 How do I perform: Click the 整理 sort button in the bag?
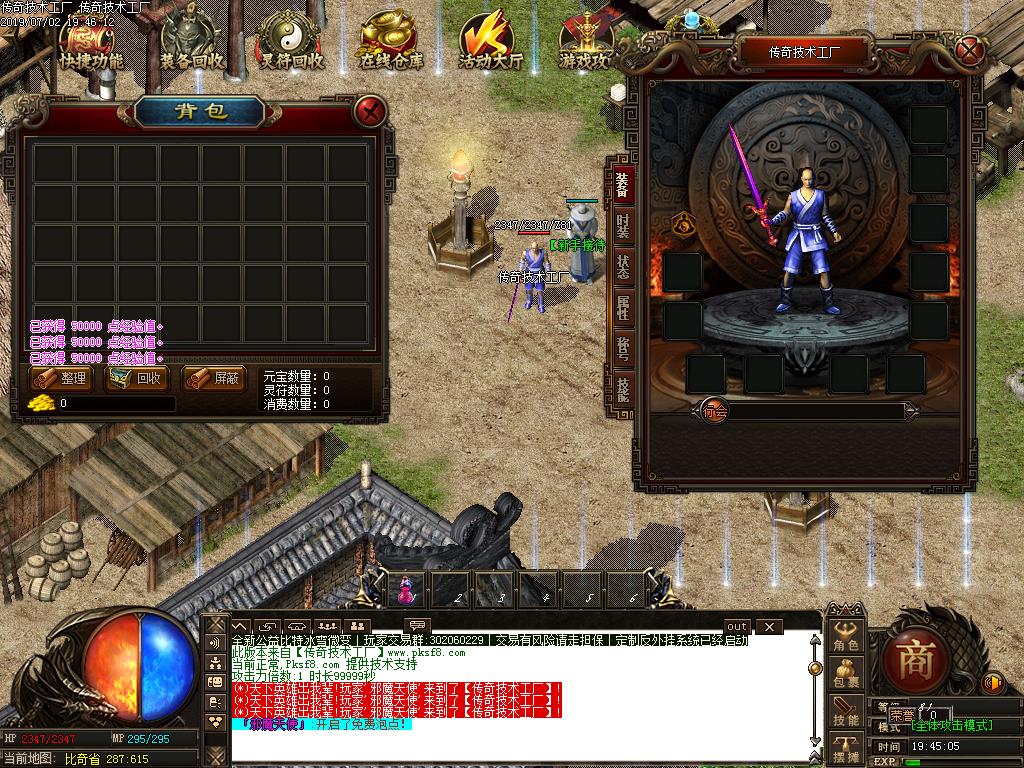click(61, 379)
